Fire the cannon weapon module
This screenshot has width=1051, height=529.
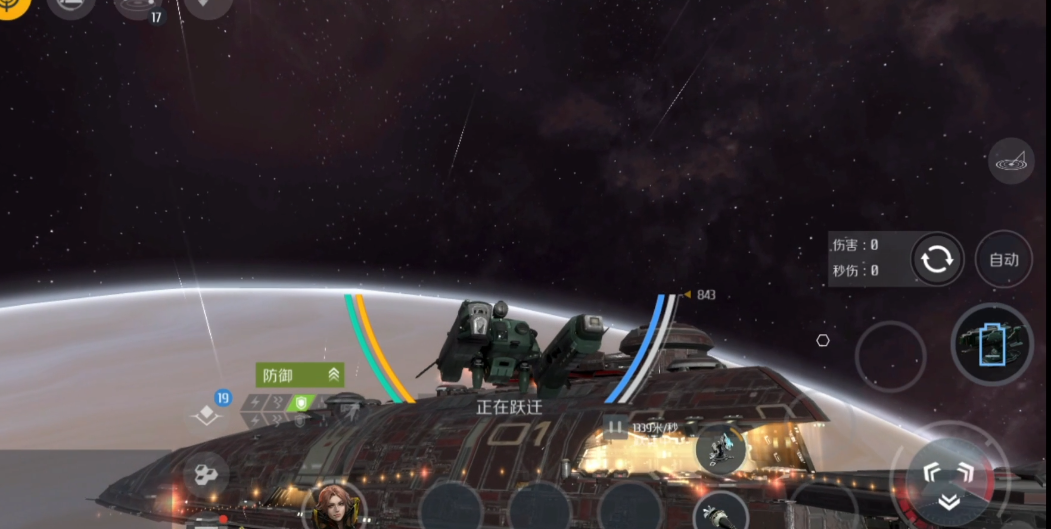[x=720, y=512]
